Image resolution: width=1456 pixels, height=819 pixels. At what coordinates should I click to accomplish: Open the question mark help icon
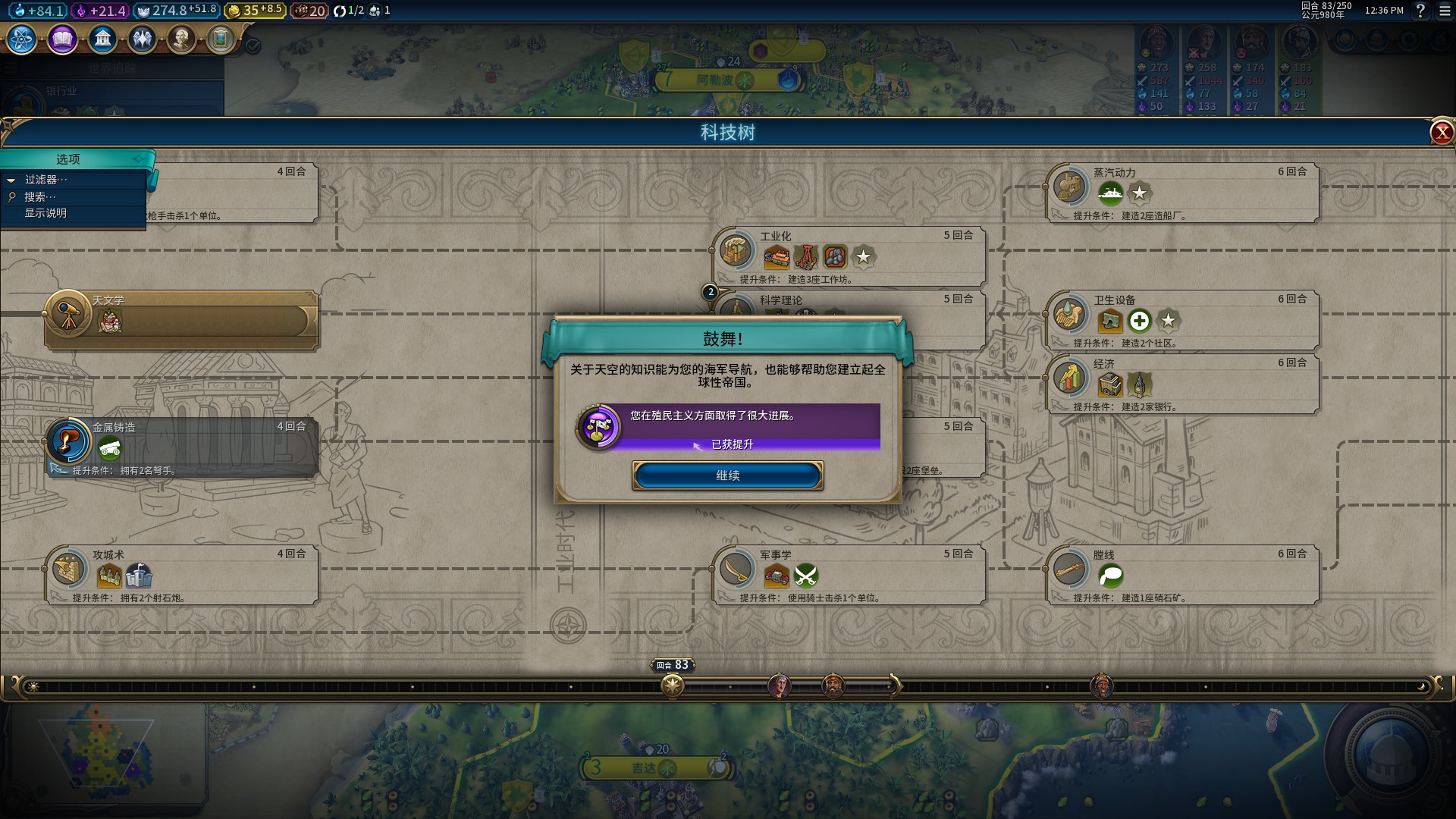pyautogui.click(x=1420, y=11)
